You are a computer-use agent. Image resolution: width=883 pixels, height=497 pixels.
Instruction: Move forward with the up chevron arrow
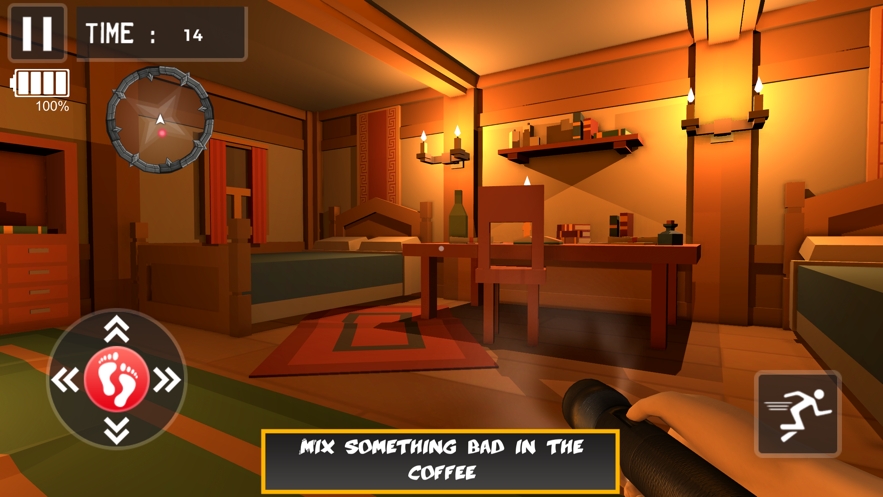pyautogui.click(x=117, y=329)
